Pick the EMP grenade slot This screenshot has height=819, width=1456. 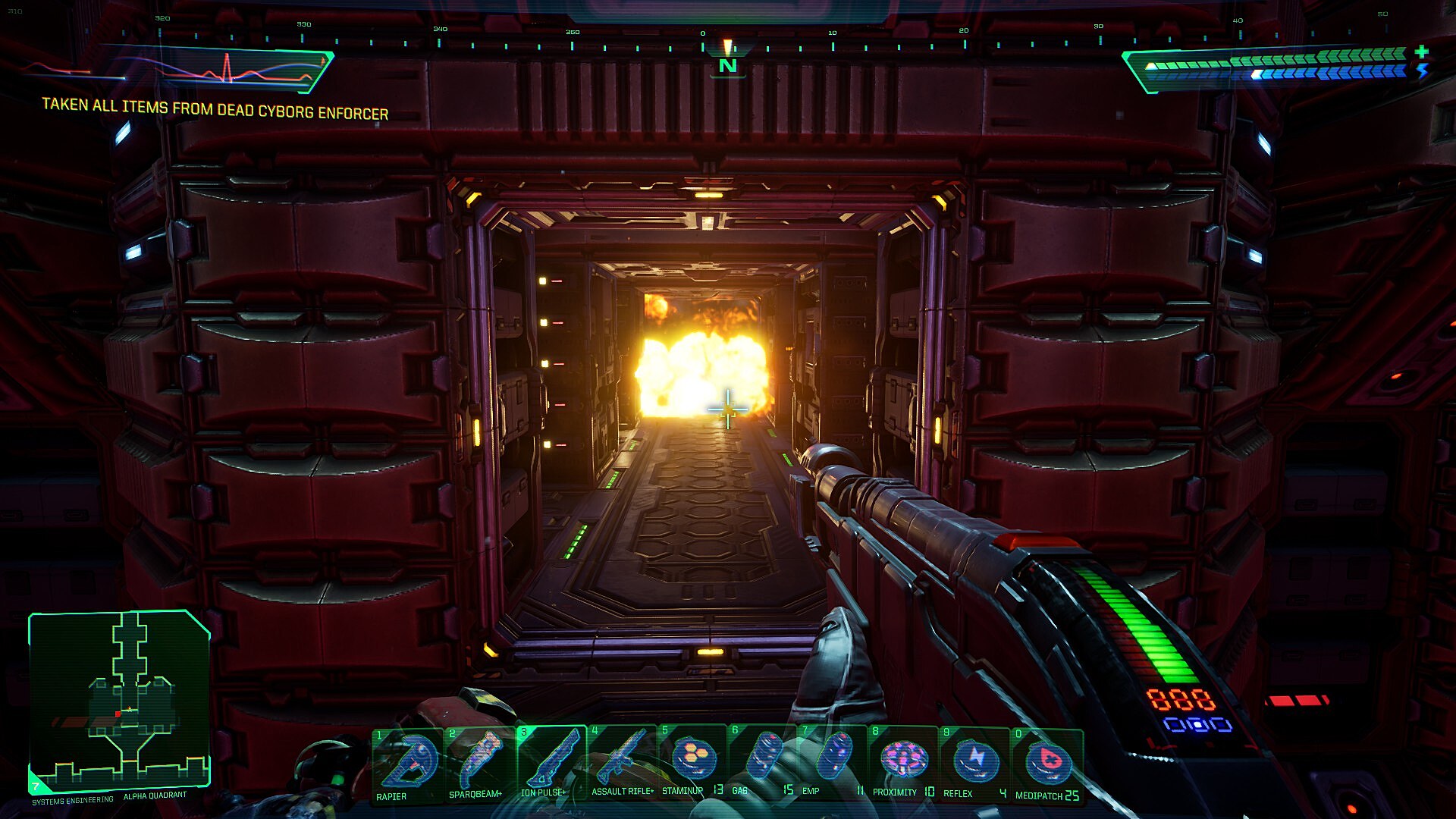(x=833, y=761)
